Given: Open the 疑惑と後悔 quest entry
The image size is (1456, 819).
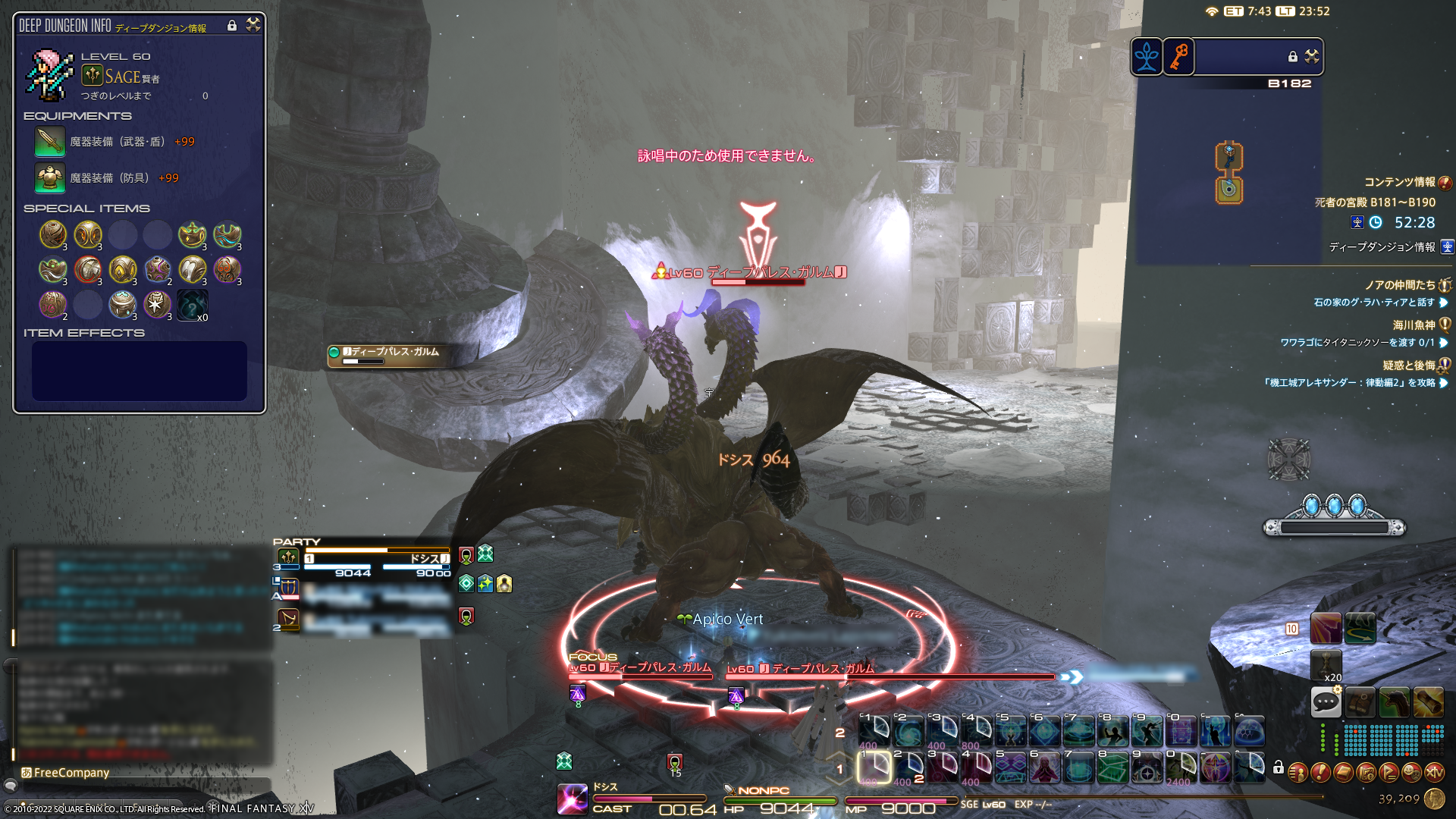Looking at the screenshot, I should click(x=1409, y=366).
